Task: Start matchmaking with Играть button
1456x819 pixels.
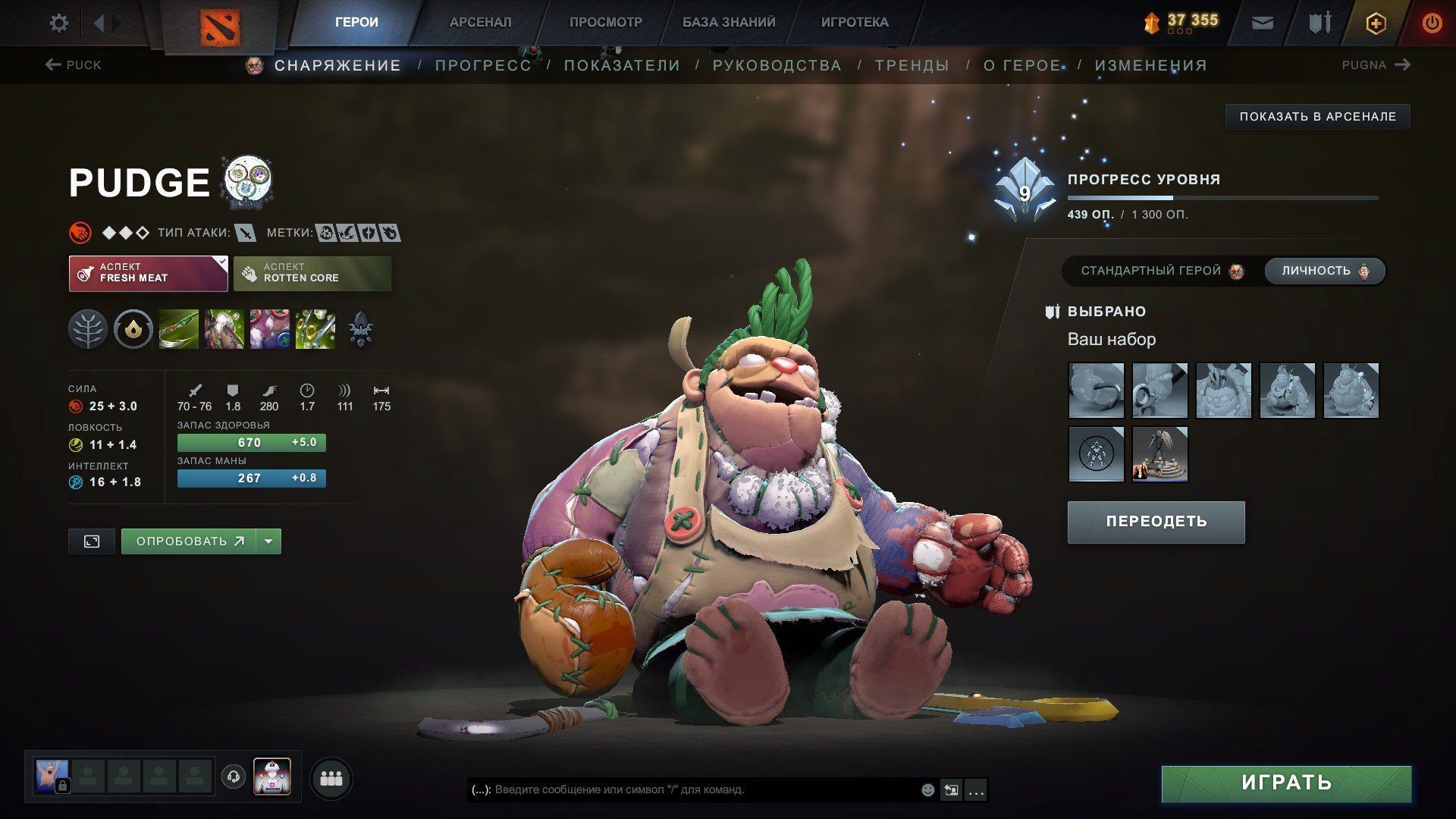Action: pyautogui.click(x=1286, y=783)
